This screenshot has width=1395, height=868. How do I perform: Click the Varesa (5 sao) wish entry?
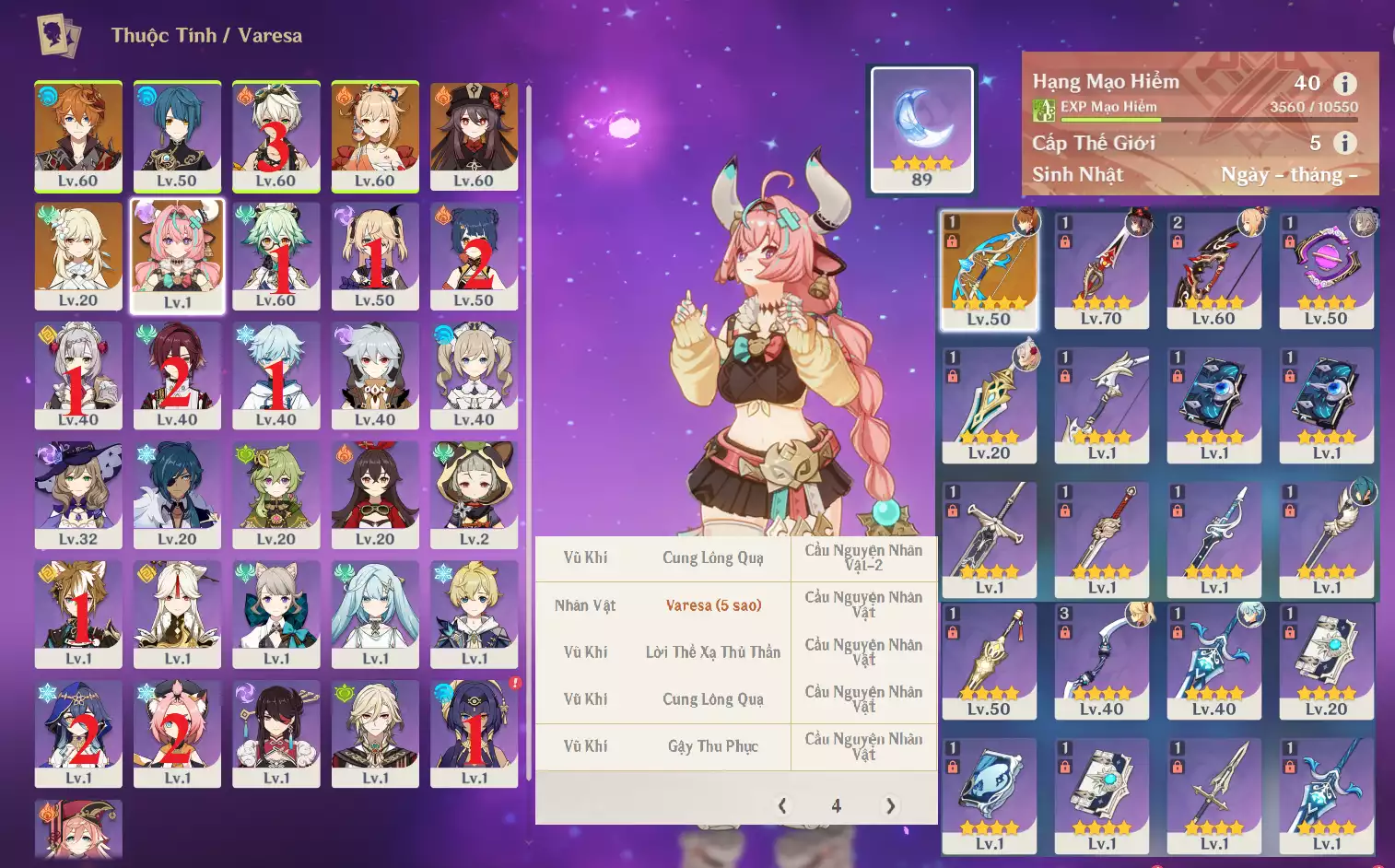(x=713, y=605)
